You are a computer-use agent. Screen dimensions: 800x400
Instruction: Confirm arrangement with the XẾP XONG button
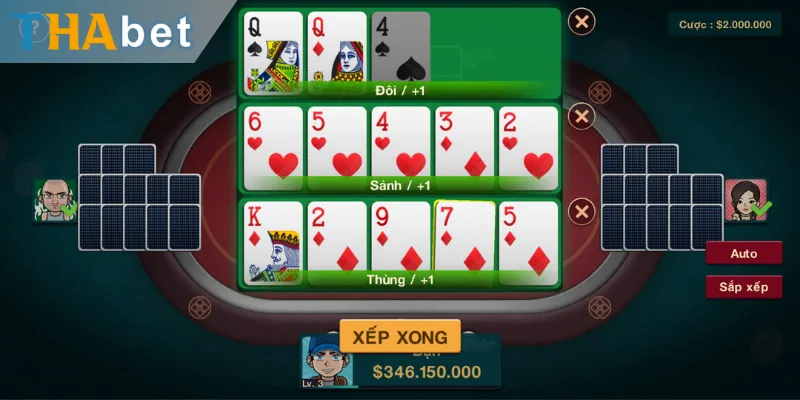[x=400, y=335]
